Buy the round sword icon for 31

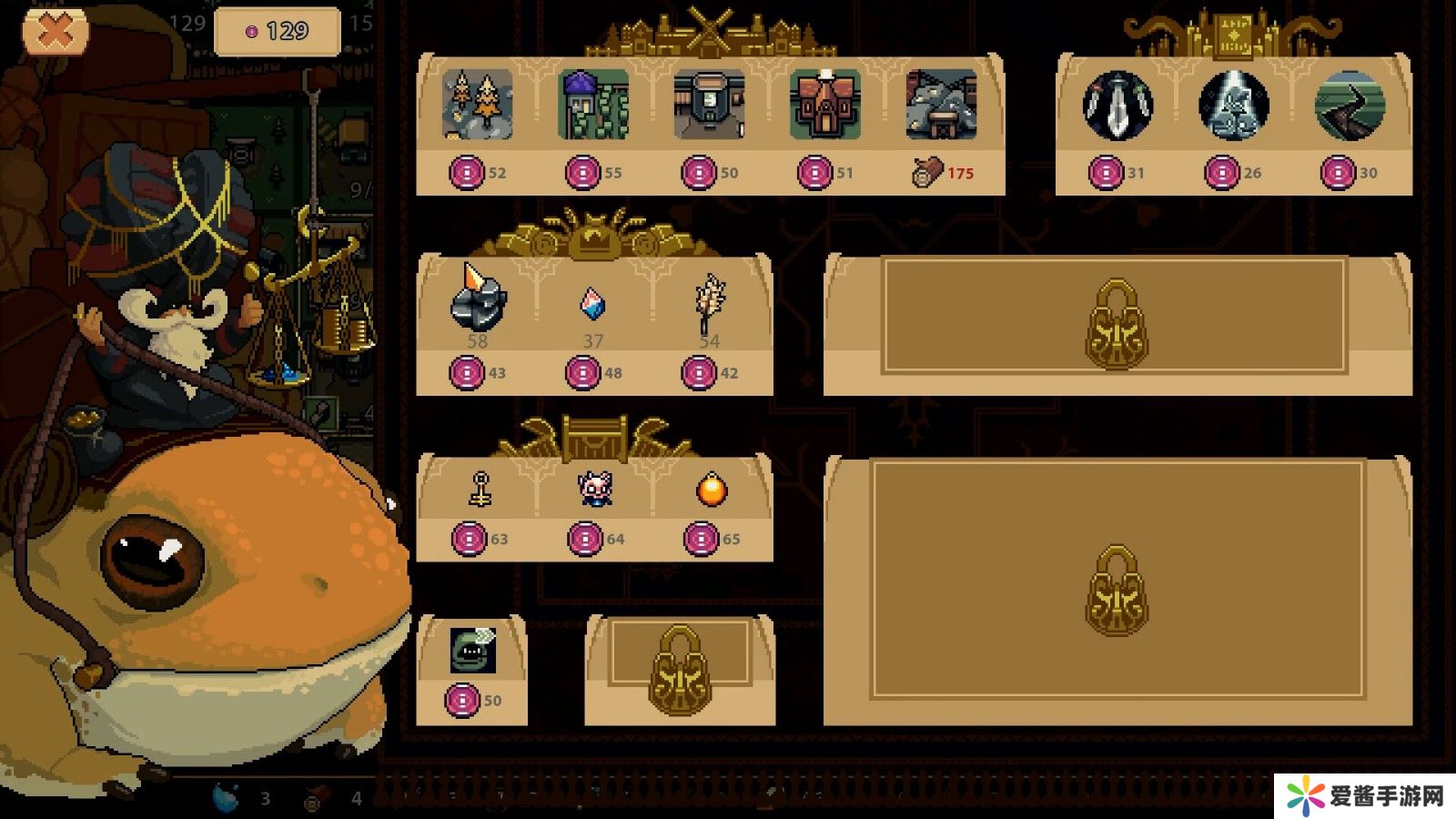click(x=1117, y=105)
